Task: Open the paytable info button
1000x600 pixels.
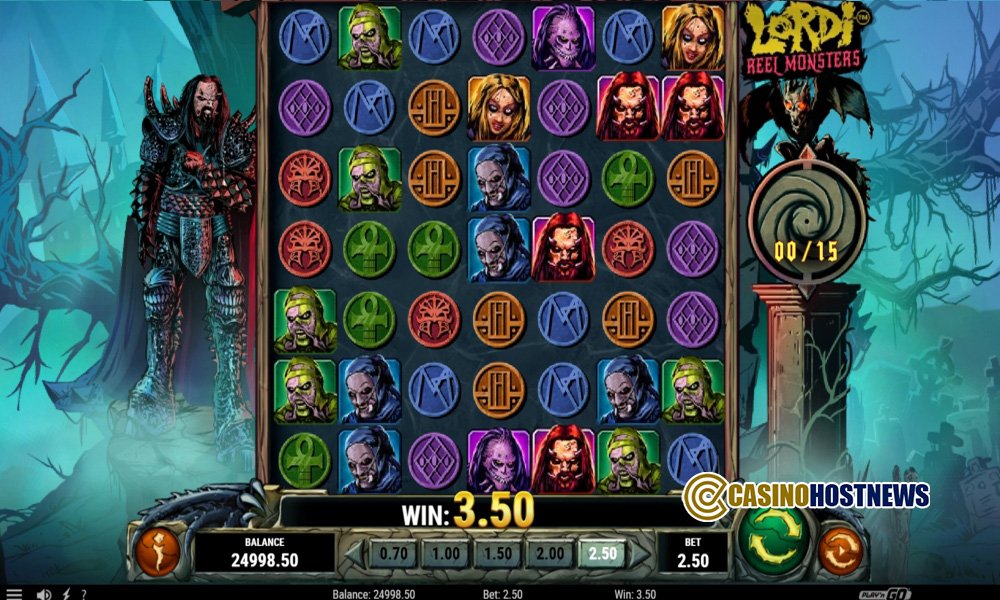Action: coord(158,551)
